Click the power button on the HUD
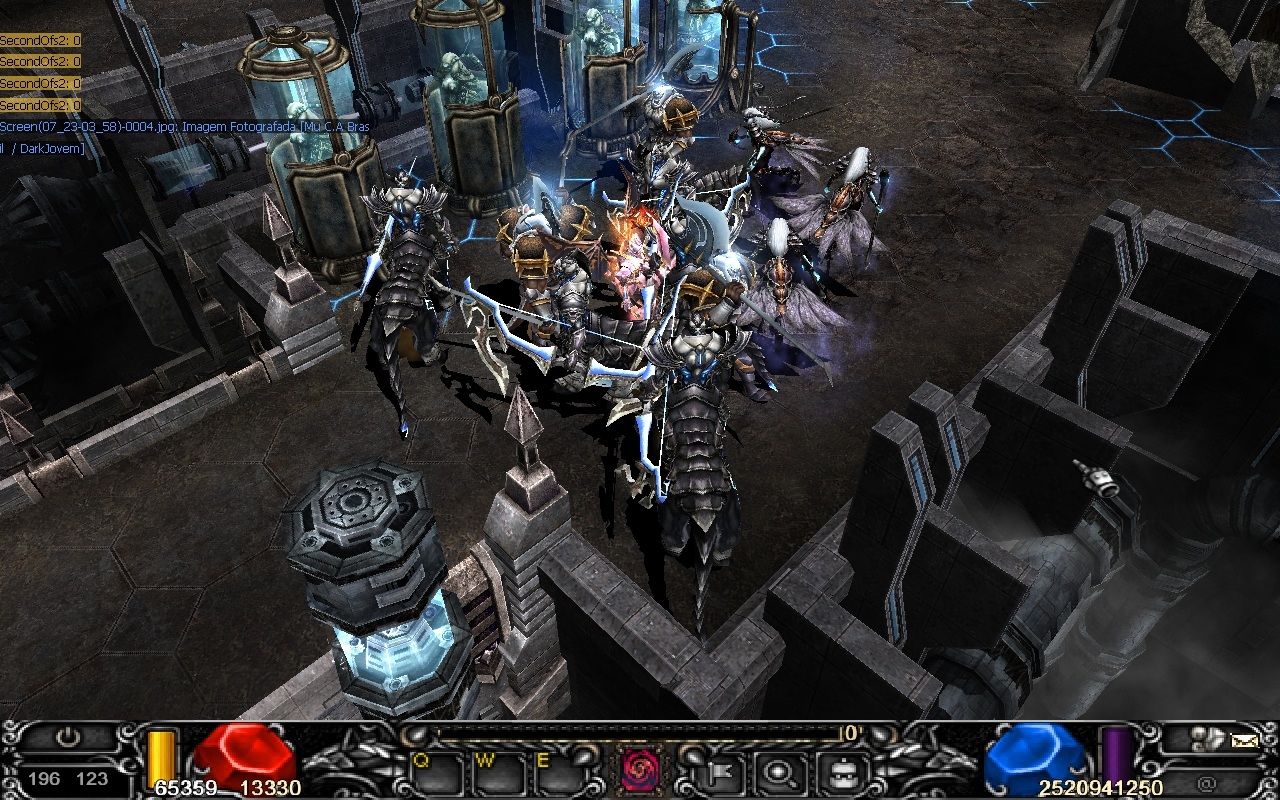 [x=68, y=739]
